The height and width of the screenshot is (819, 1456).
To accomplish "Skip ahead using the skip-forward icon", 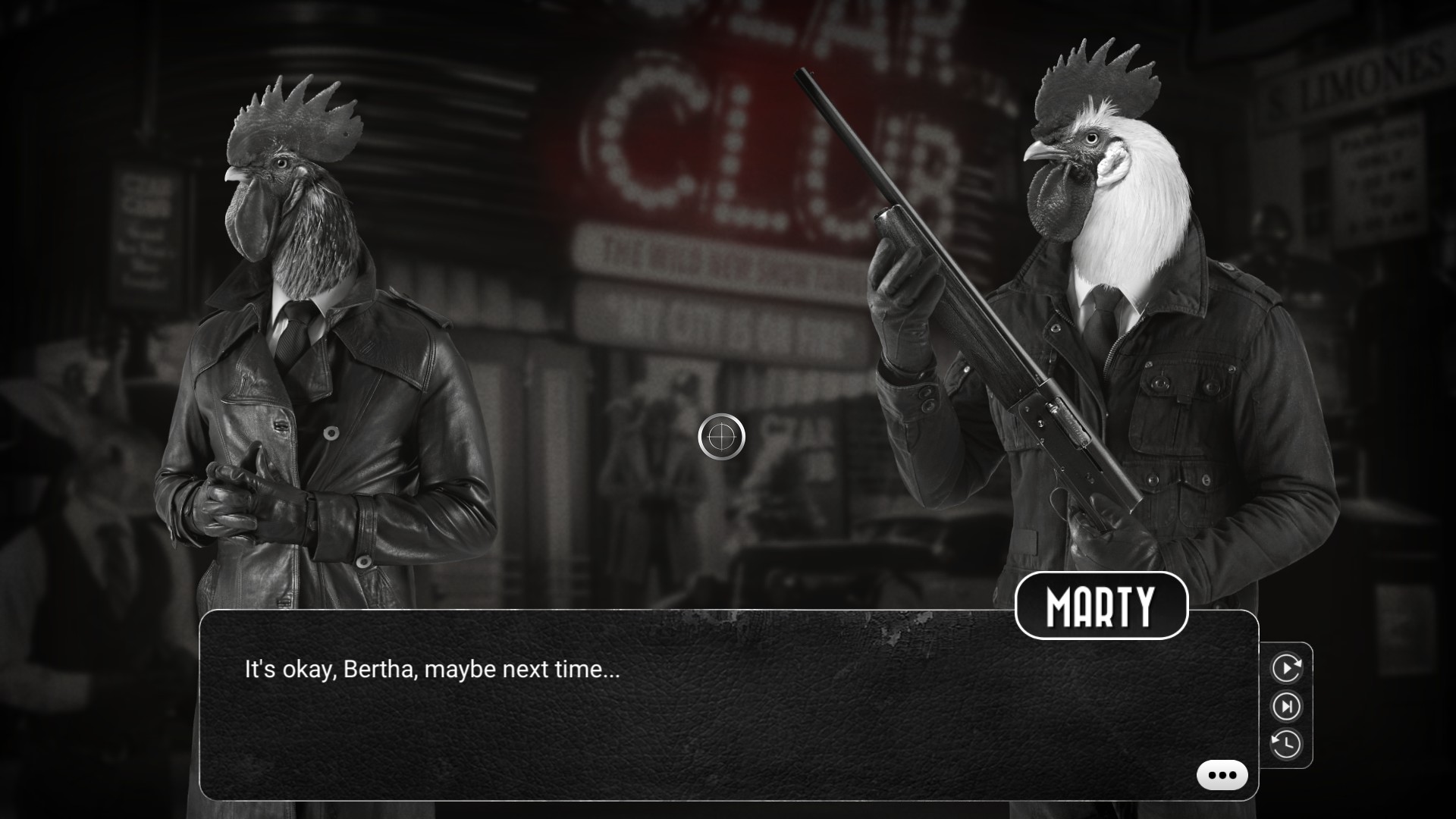I will (1286, 707).
